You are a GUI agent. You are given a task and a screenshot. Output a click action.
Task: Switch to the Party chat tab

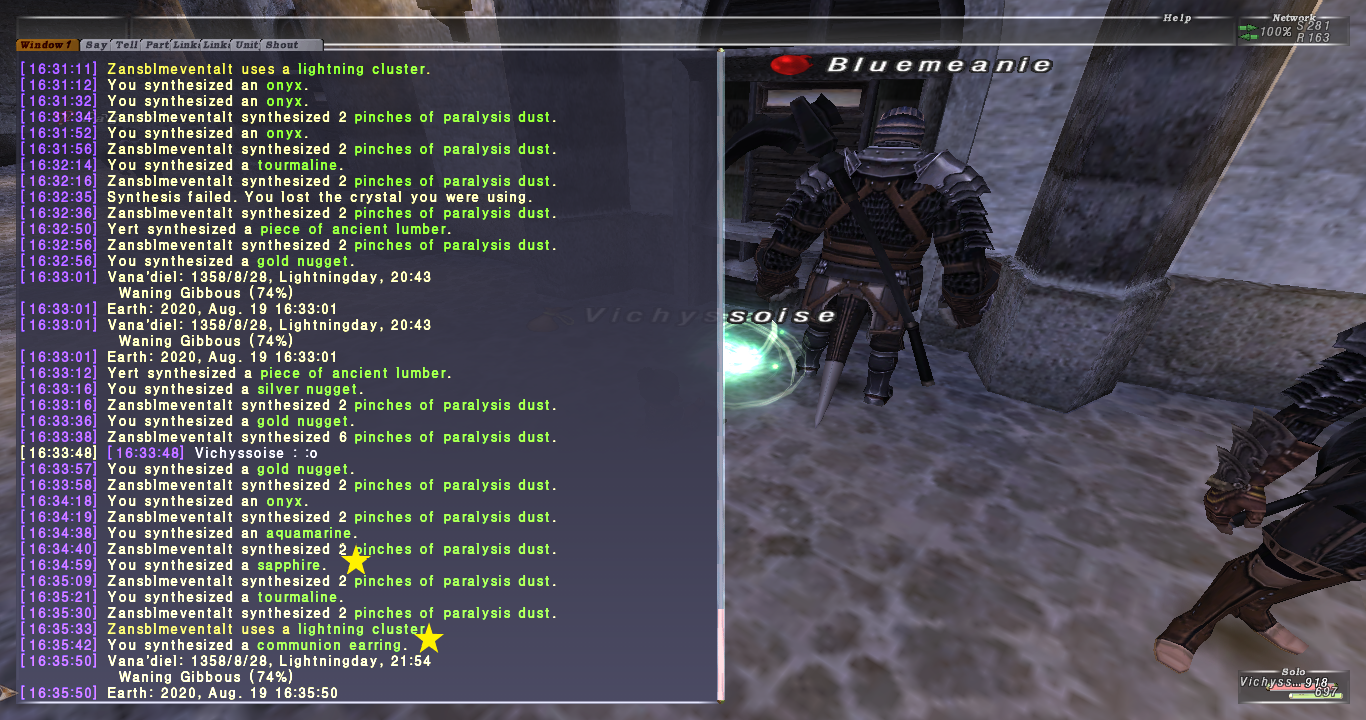click(x=157, y=45)
